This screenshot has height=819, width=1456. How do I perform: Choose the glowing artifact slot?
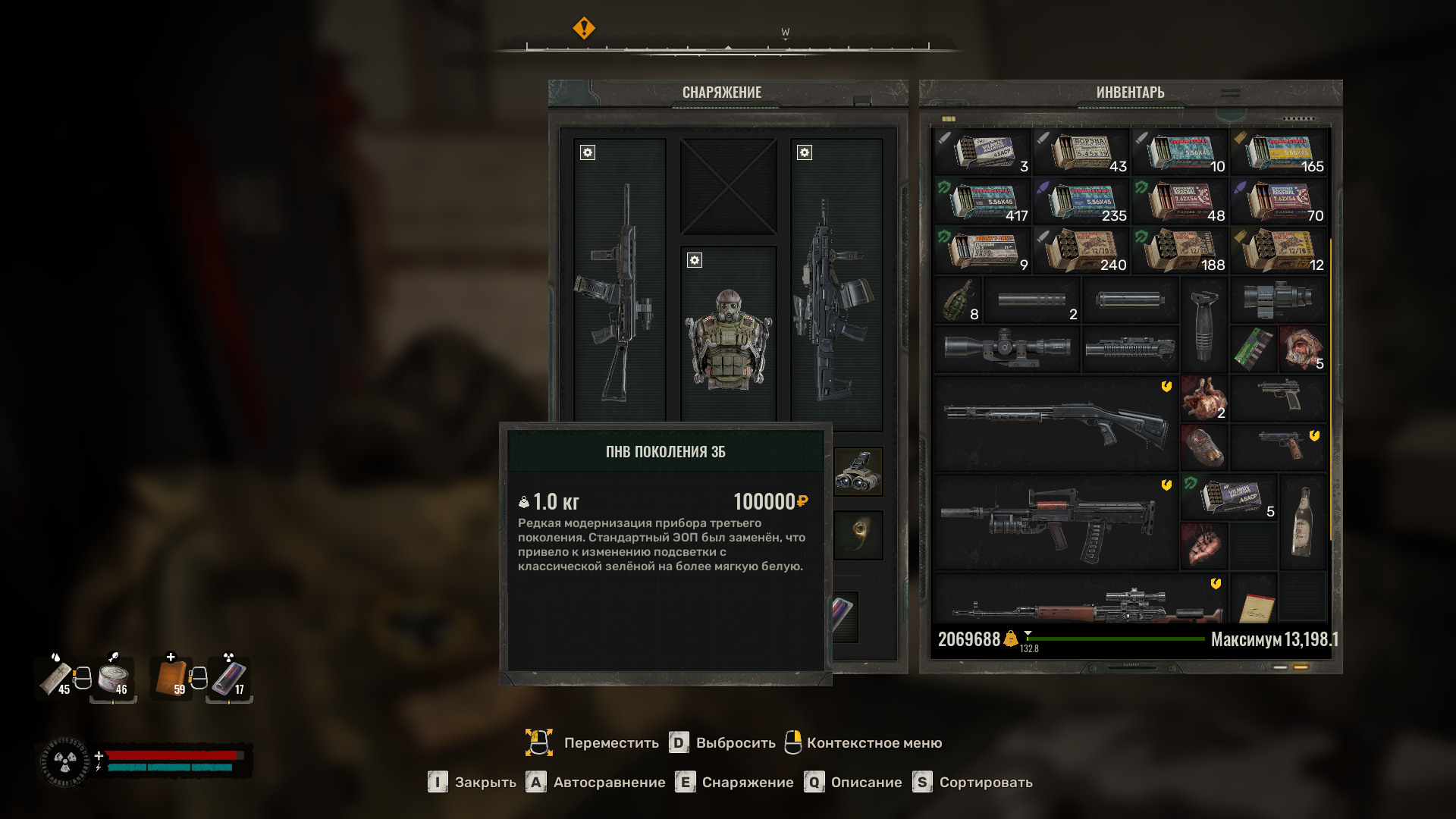click(858, 534)
